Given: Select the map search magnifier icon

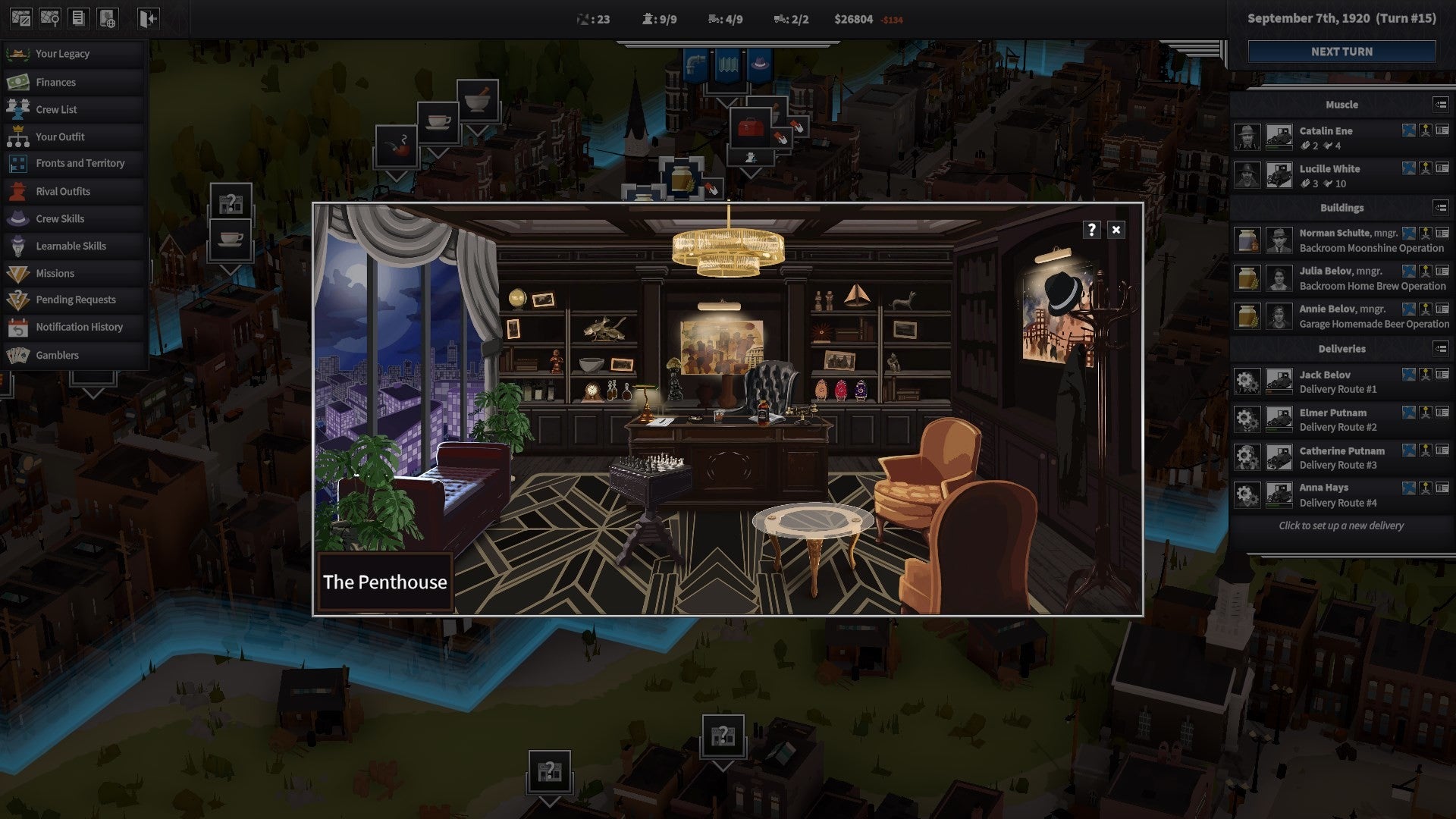Looking at the screenshot, I should (x=49, y=18).
